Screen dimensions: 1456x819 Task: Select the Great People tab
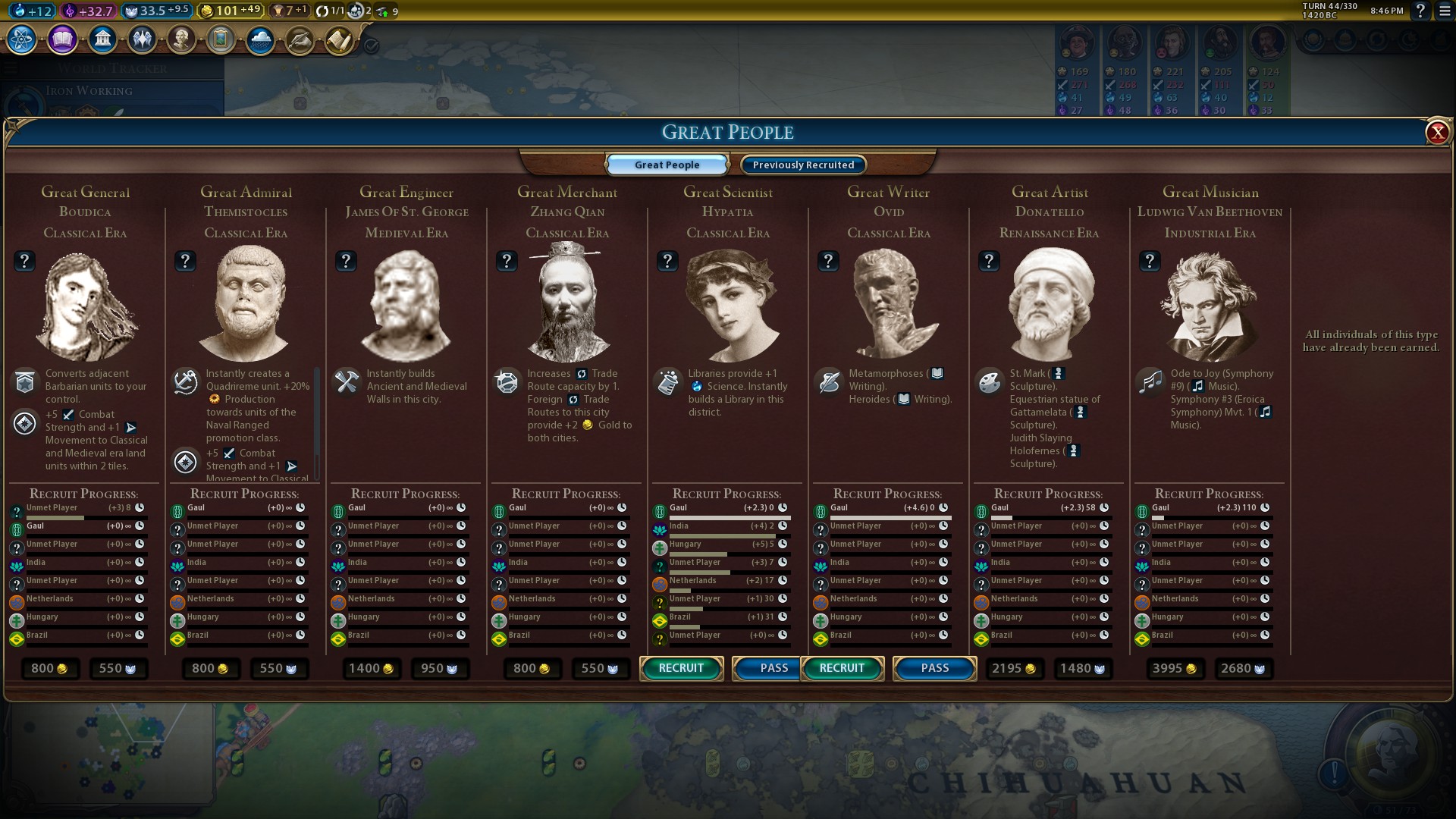coord(667,165)
